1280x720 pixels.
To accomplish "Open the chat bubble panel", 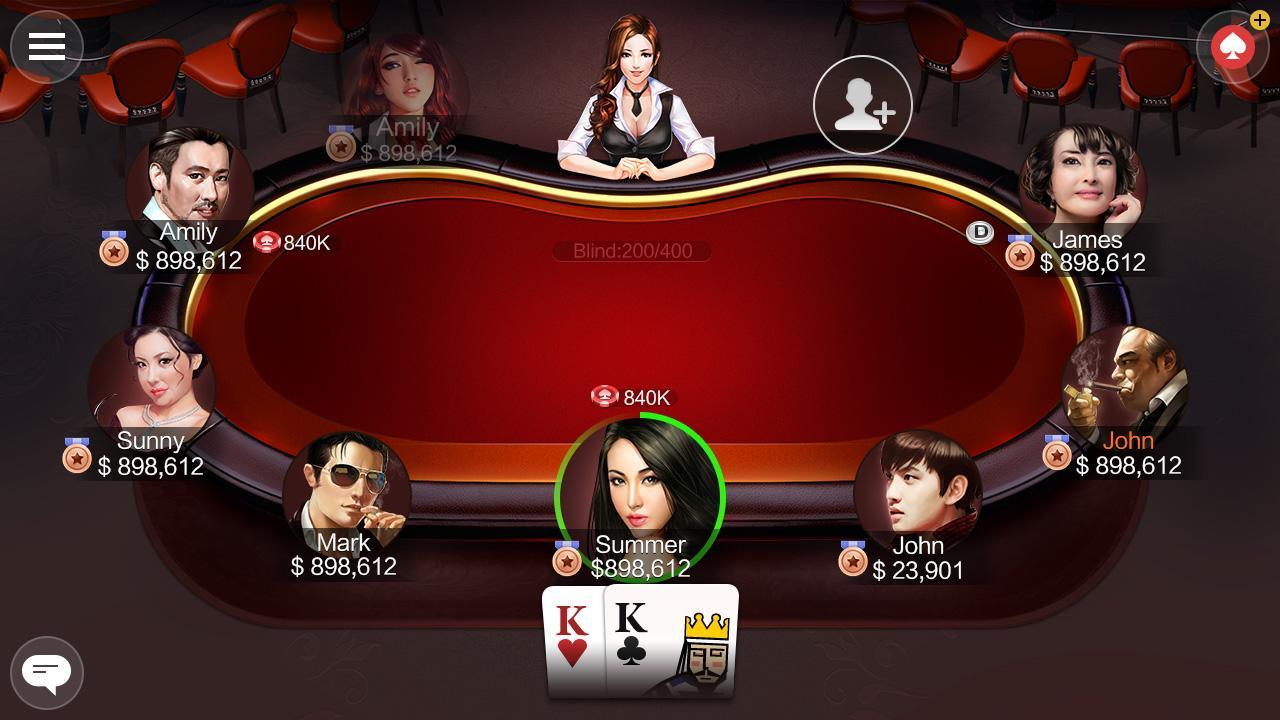I will coord(47,672).
